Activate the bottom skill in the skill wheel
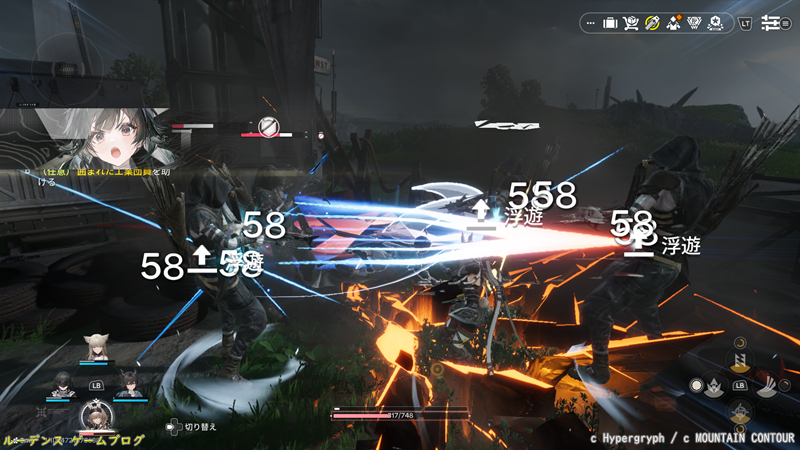800x450 pixels. point(740,412)
